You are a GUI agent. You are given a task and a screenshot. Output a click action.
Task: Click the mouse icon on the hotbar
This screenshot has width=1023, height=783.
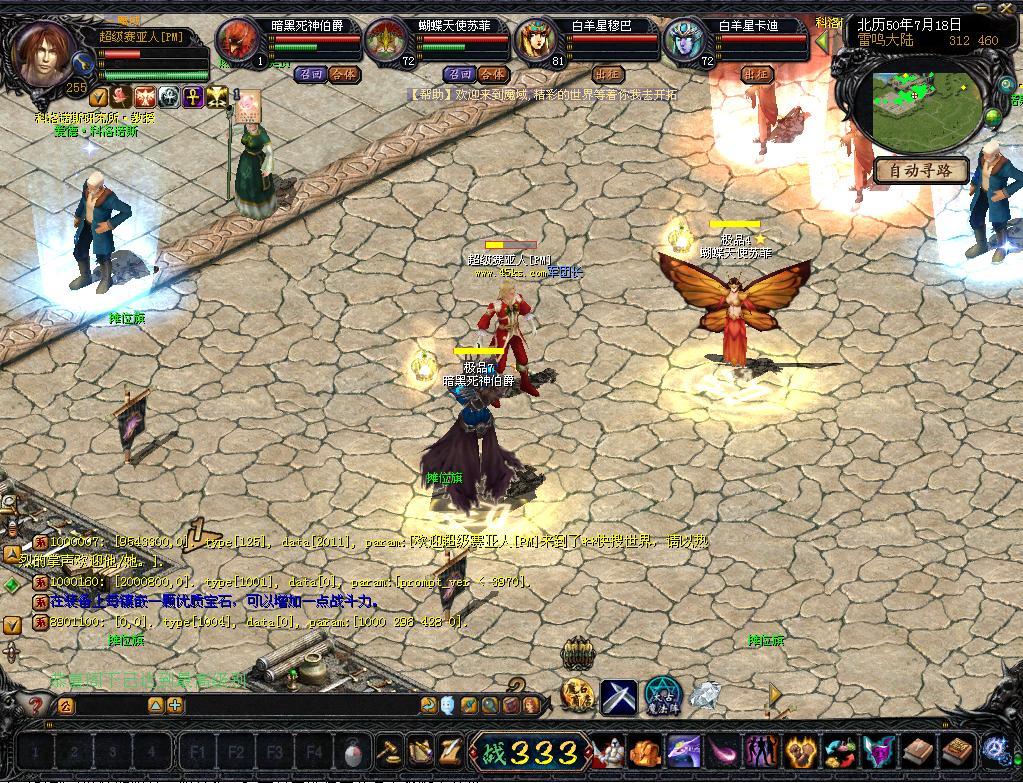pos(353,751)
